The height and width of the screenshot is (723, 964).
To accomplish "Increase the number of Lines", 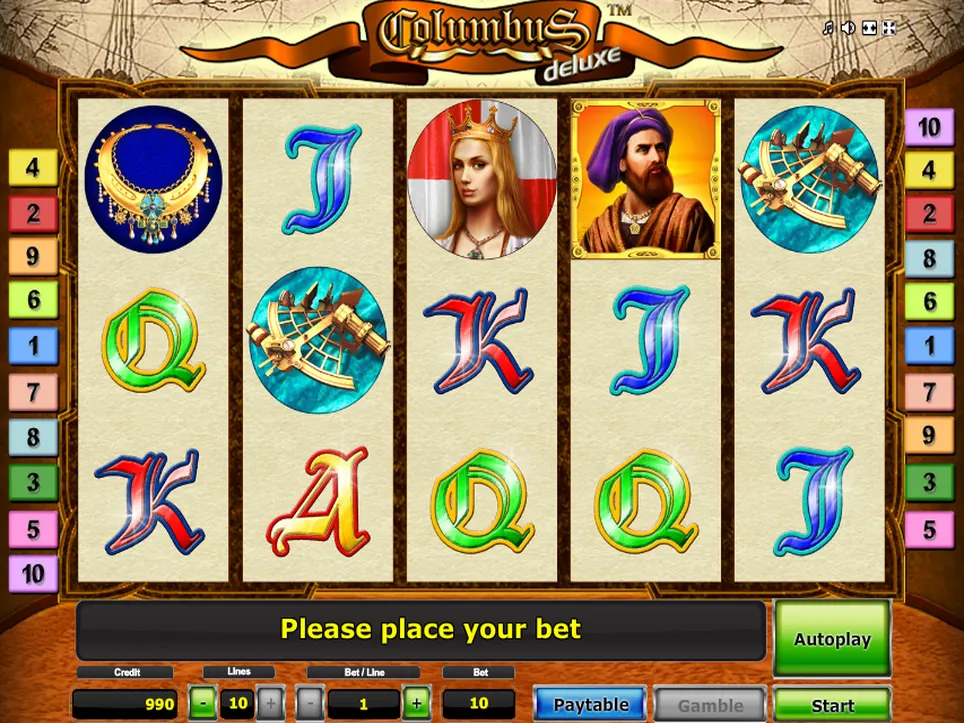I will [x=270, y=703].
